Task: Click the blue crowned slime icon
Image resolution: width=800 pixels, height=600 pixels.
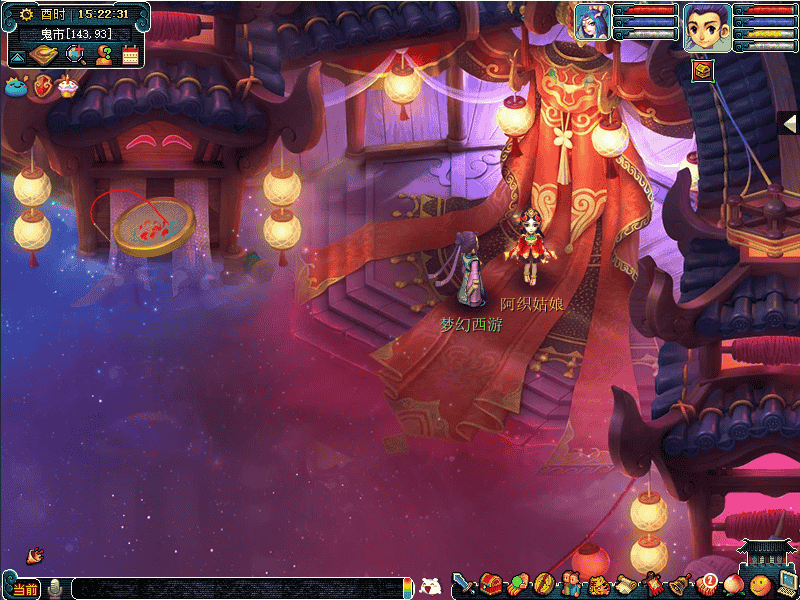Action: pos(17,87)
